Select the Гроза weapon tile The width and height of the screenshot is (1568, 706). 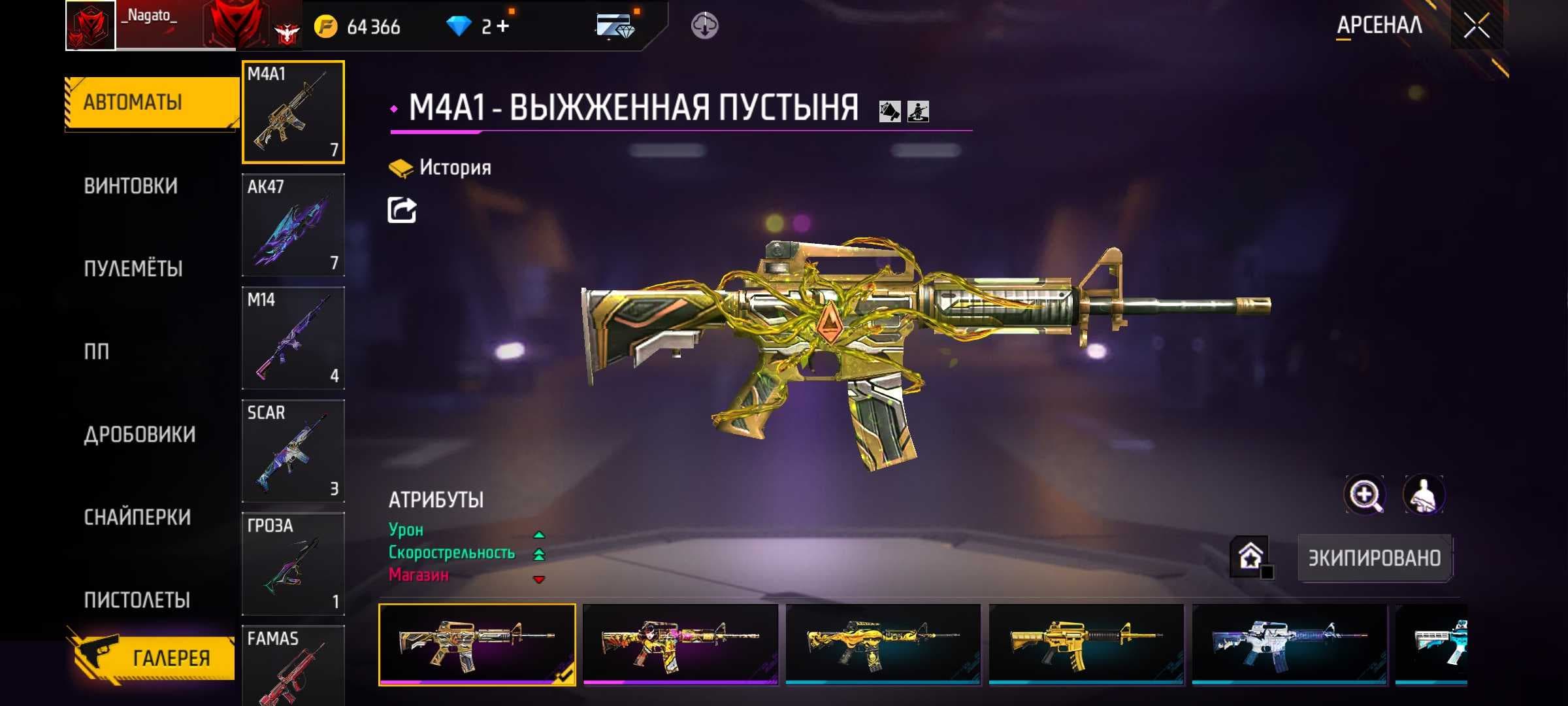click(x=293, y=563)
